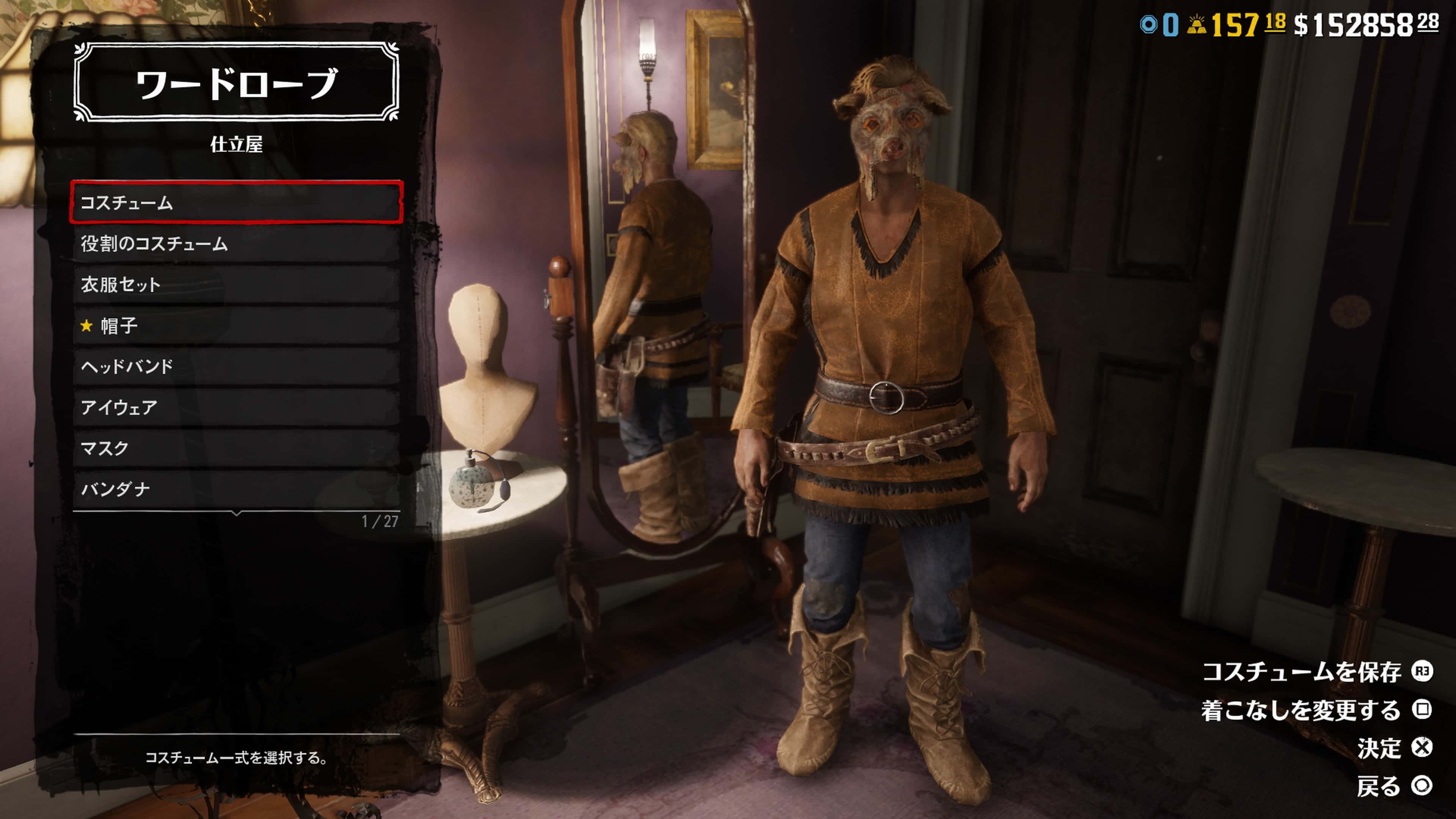1456x819 pixels.
Task: Click the list's downward scroll arrow
Action: (x=237, y=513)
